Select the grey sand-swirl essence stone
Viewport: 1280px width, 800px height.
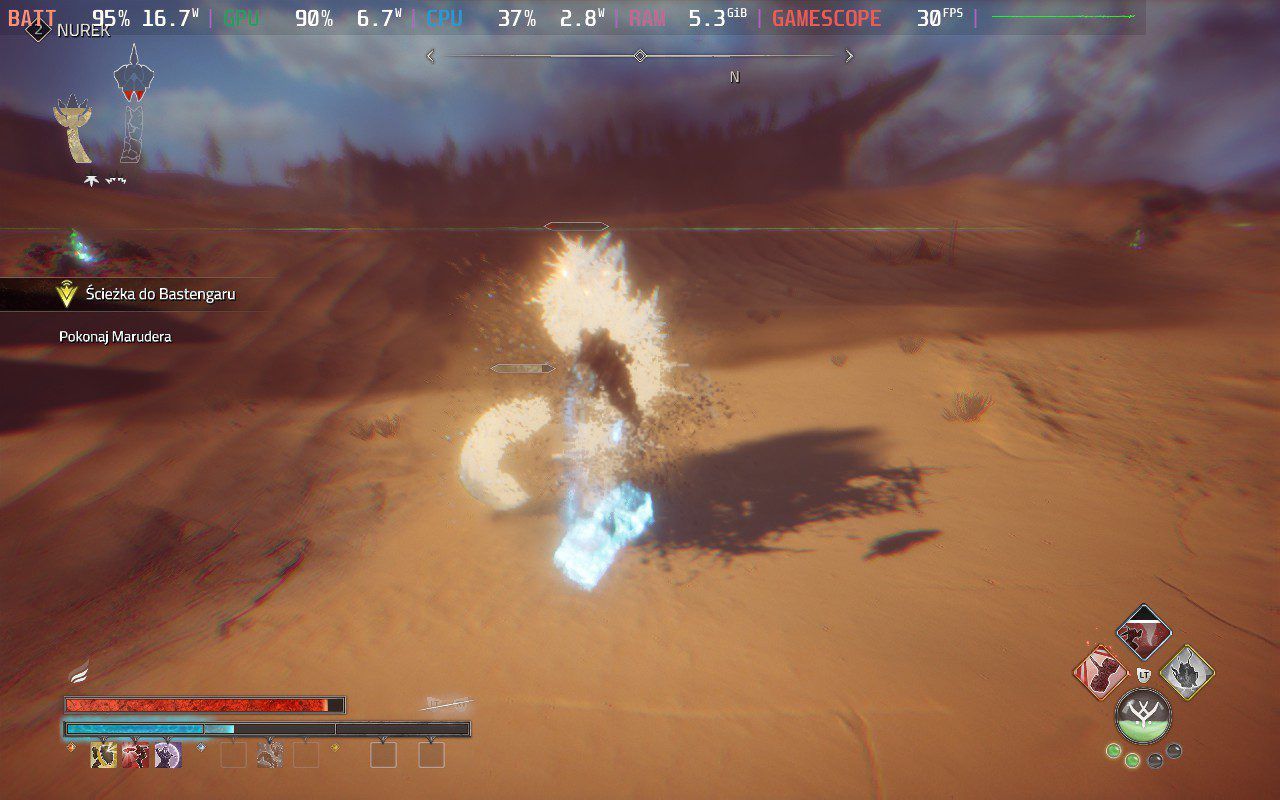click(269, 755)
